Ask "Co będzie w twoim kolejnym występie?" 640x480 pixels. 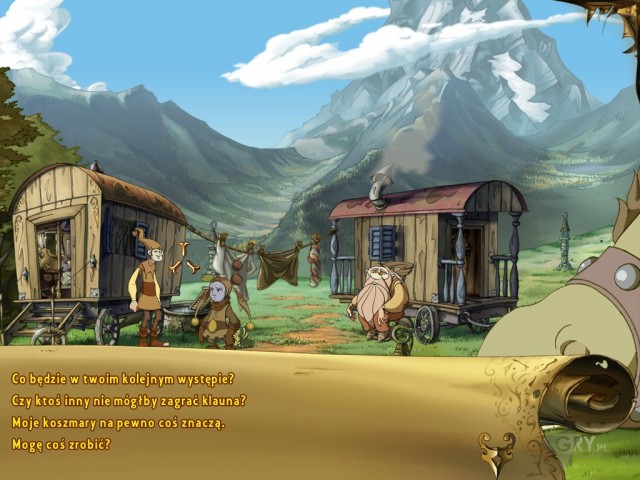(x=123, y=379)
